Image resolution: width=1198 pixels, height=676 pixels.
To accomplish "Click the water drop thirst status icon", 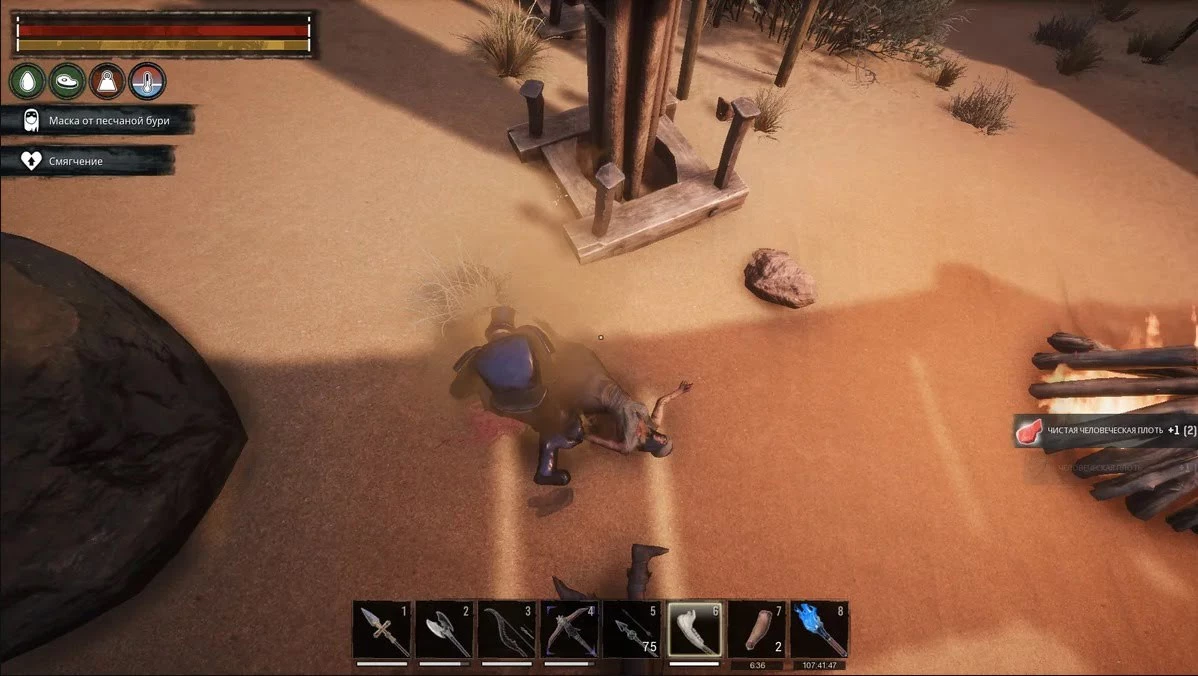I will [x=27, y=80].
